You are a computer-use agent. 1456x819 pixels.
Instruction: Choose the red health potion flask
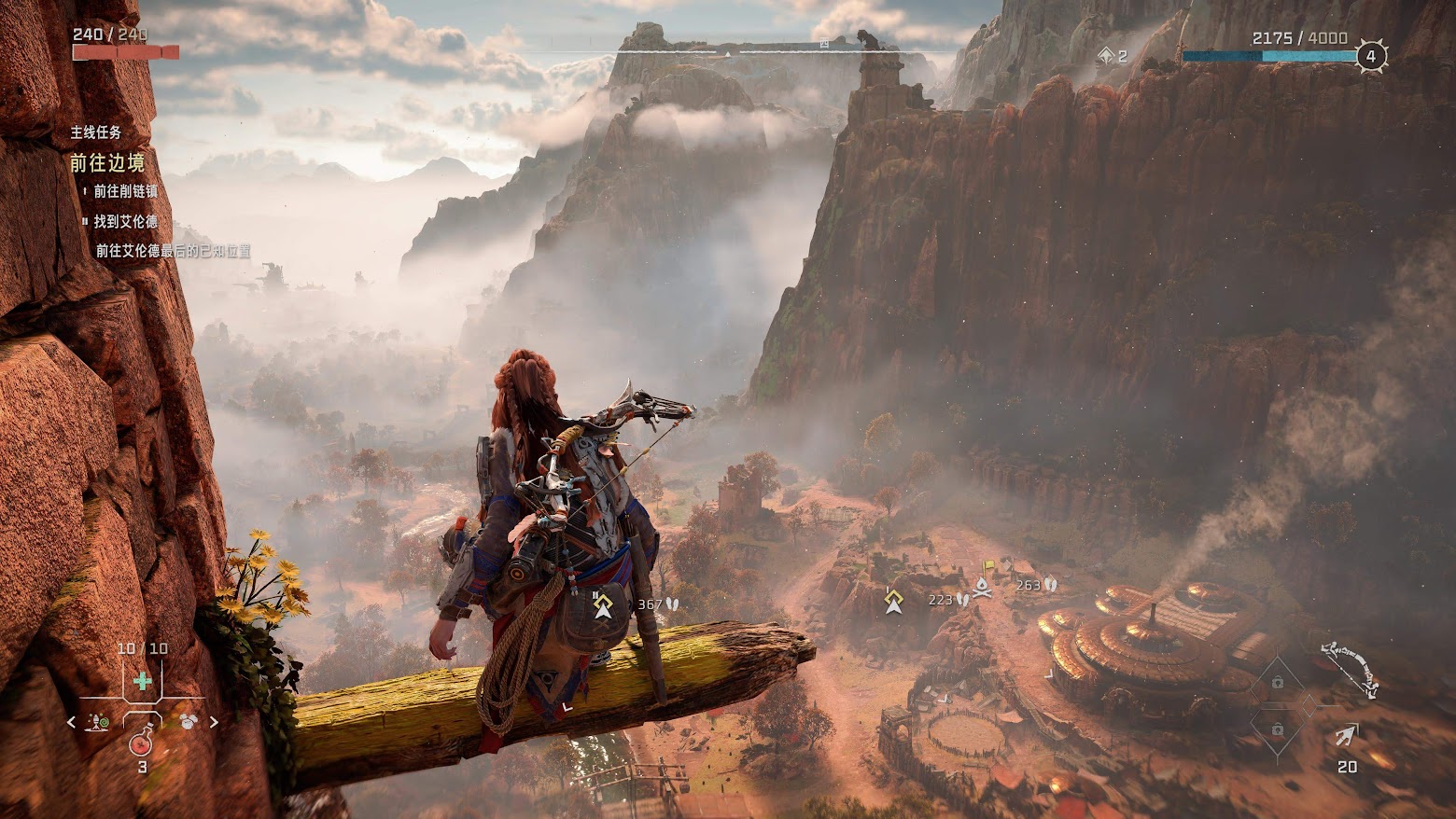[142, 743]
